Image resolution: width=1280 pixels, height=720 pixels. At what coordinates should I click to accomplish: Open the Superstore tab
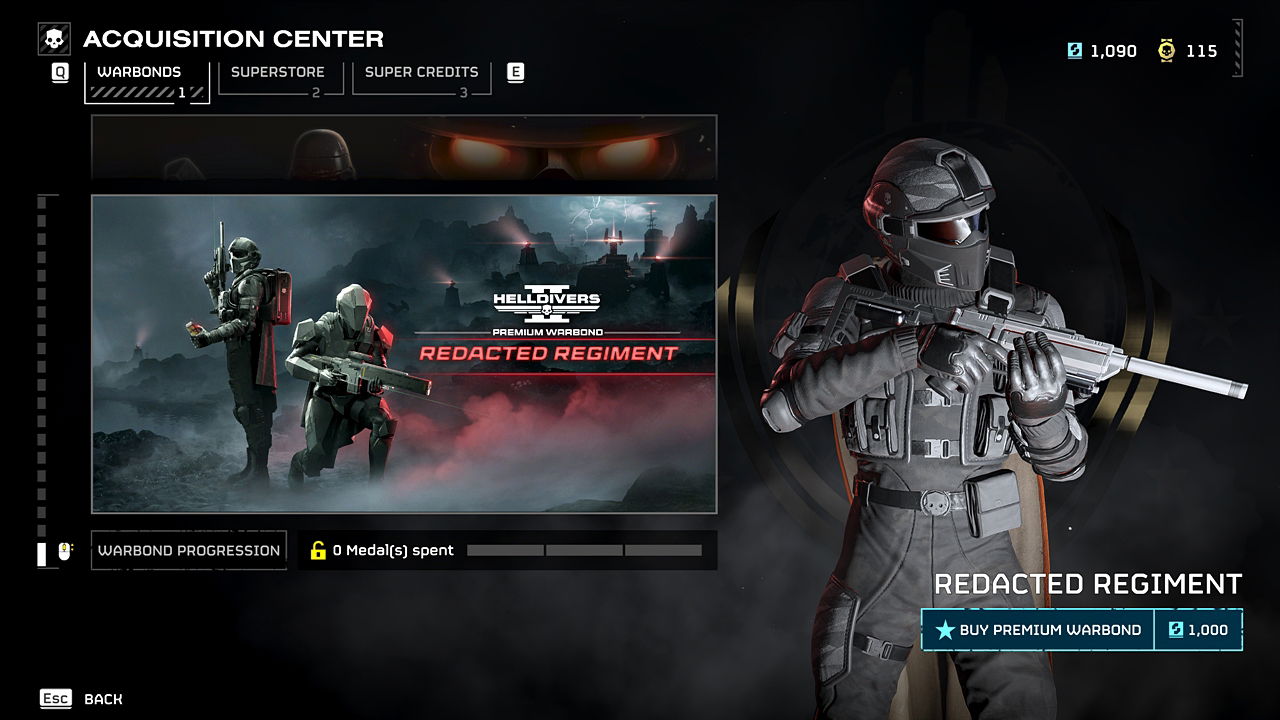coord(281,78)
